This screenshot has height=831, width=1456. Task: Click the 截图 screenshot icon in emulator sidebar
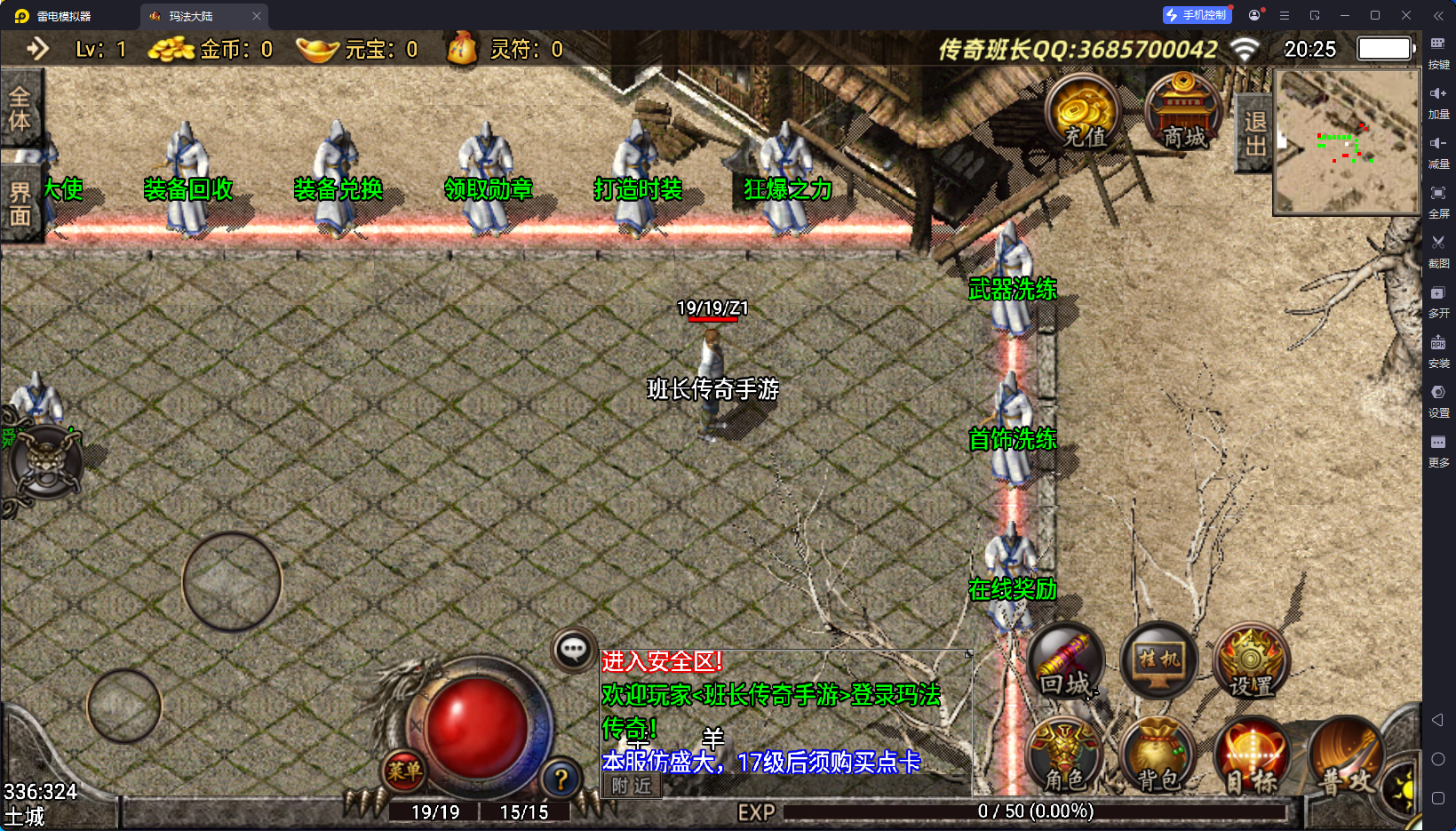tap(1440, 252)
